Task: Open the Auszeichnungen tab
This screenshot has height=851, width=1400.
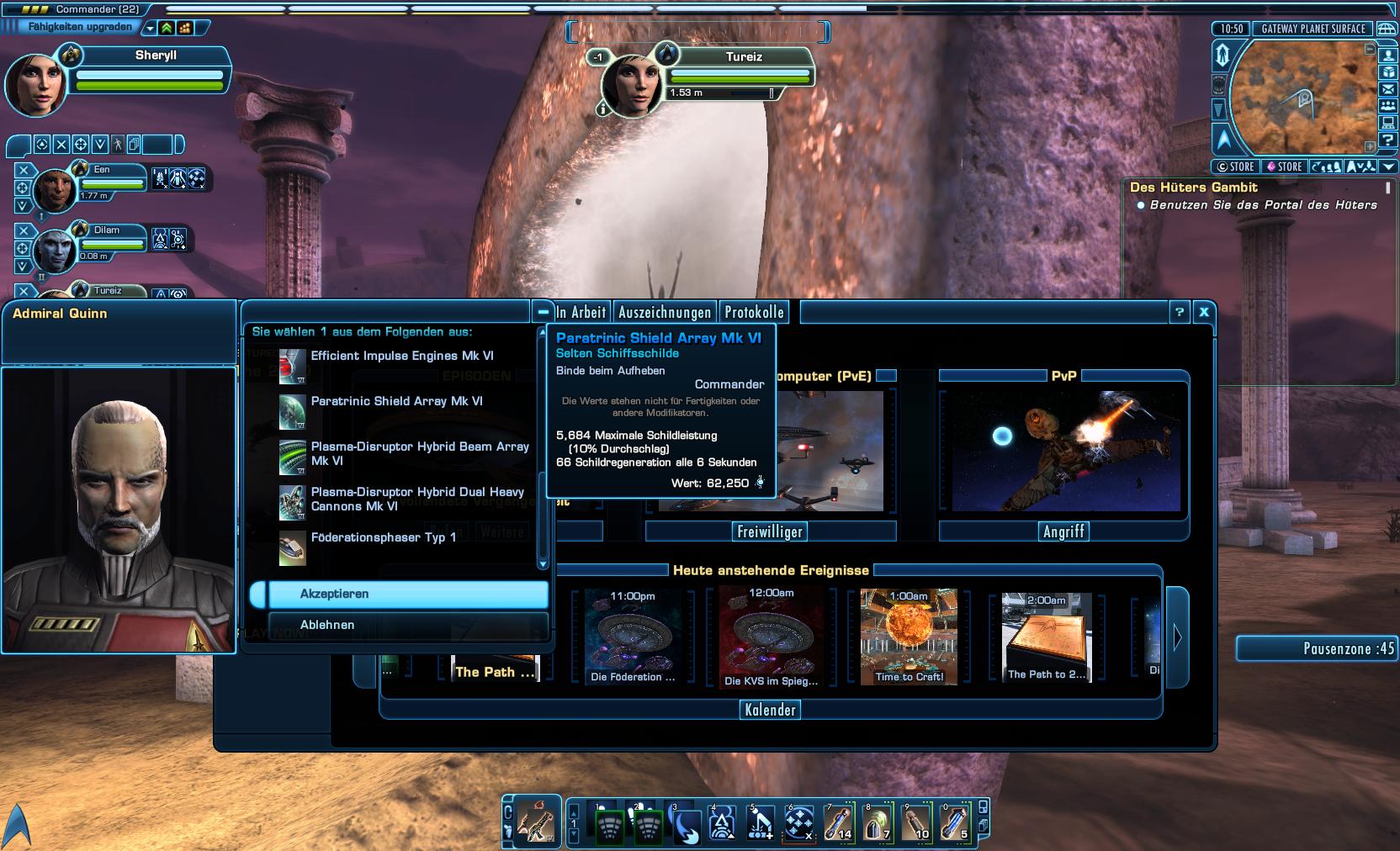Action: 665,313
